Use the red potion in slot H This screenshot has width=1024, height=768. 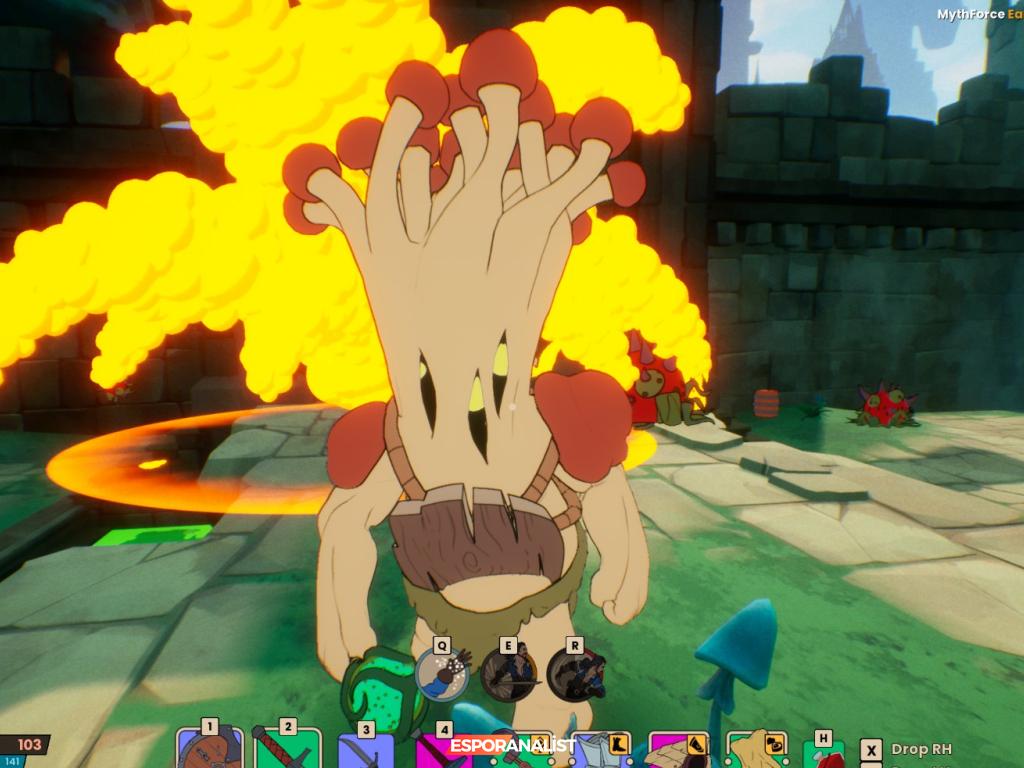(x=824, y=755)
